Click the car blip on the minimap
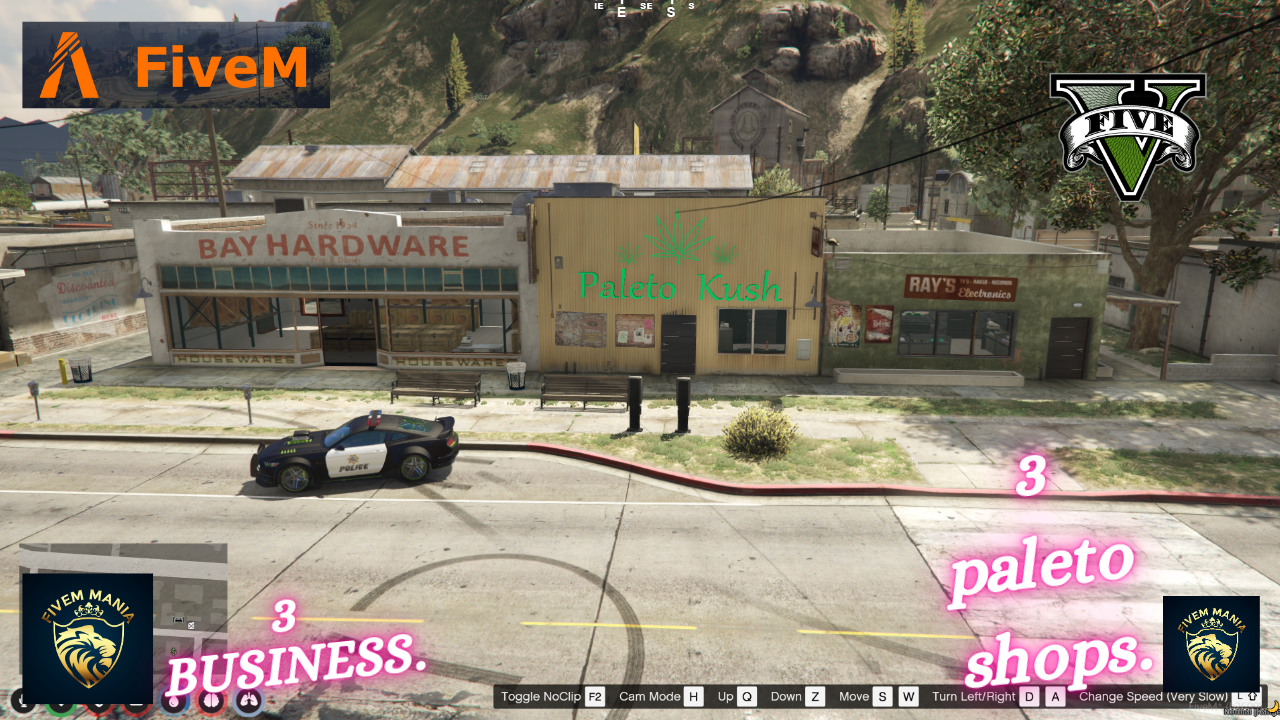Screen dimensions: 1280x720 coord(178,619)
